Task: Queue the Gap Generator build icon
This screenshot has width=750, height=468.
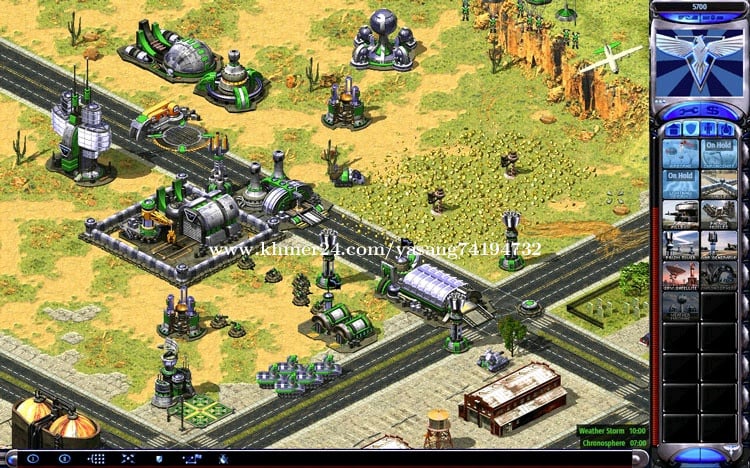Action: tap(717, 246)
